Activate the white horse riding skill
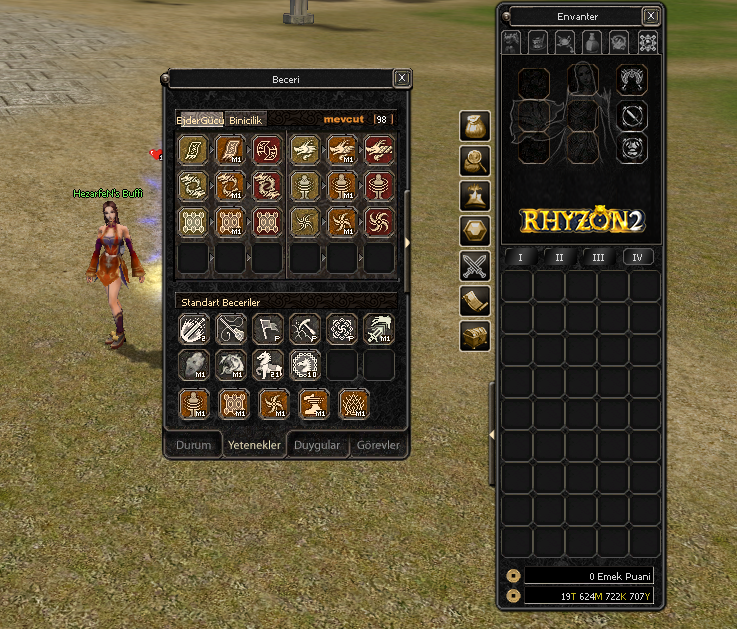The height and width of the screenshot is (629, 737). (x=269, y=365)
